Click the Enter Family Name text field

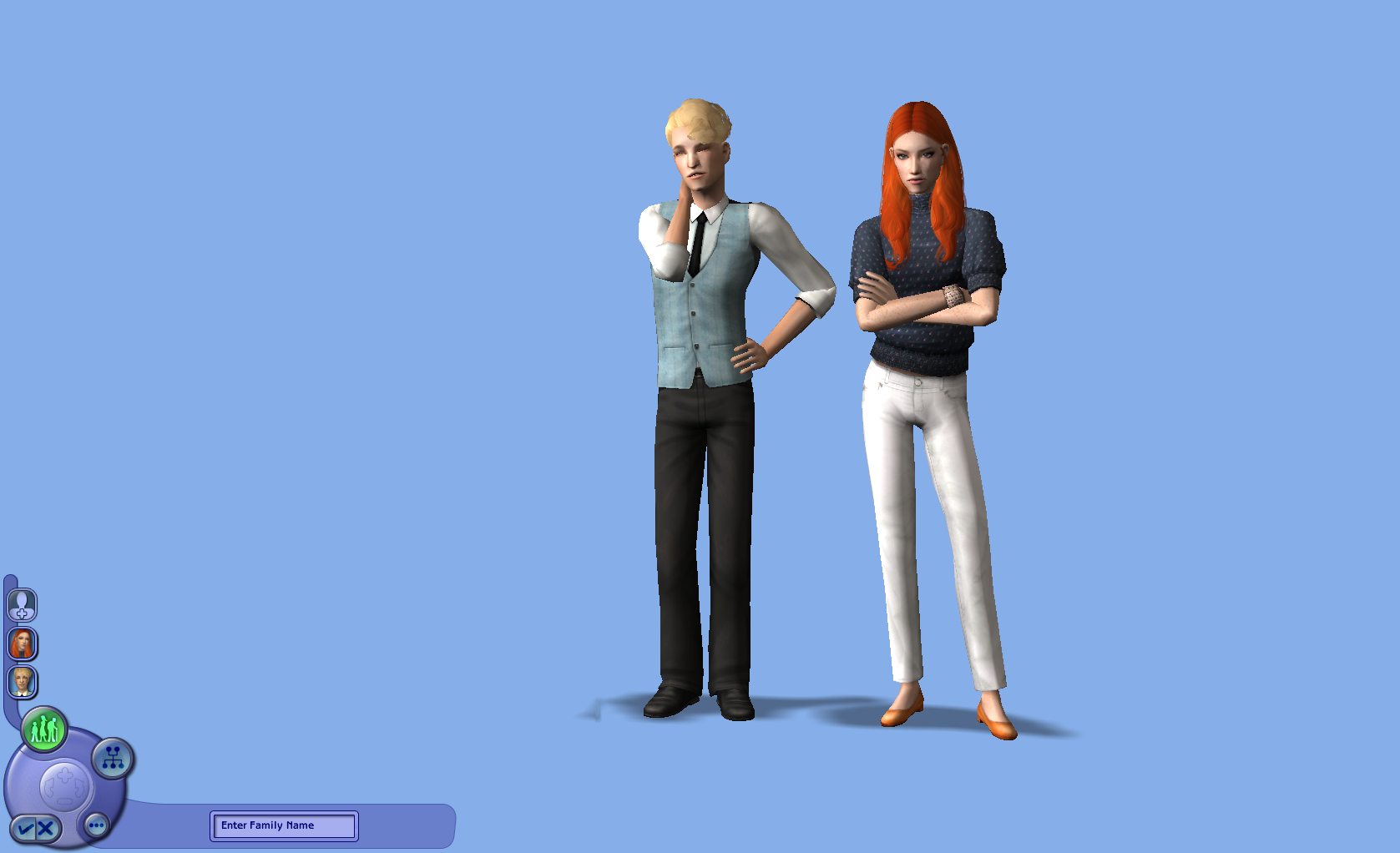(284, 825)
